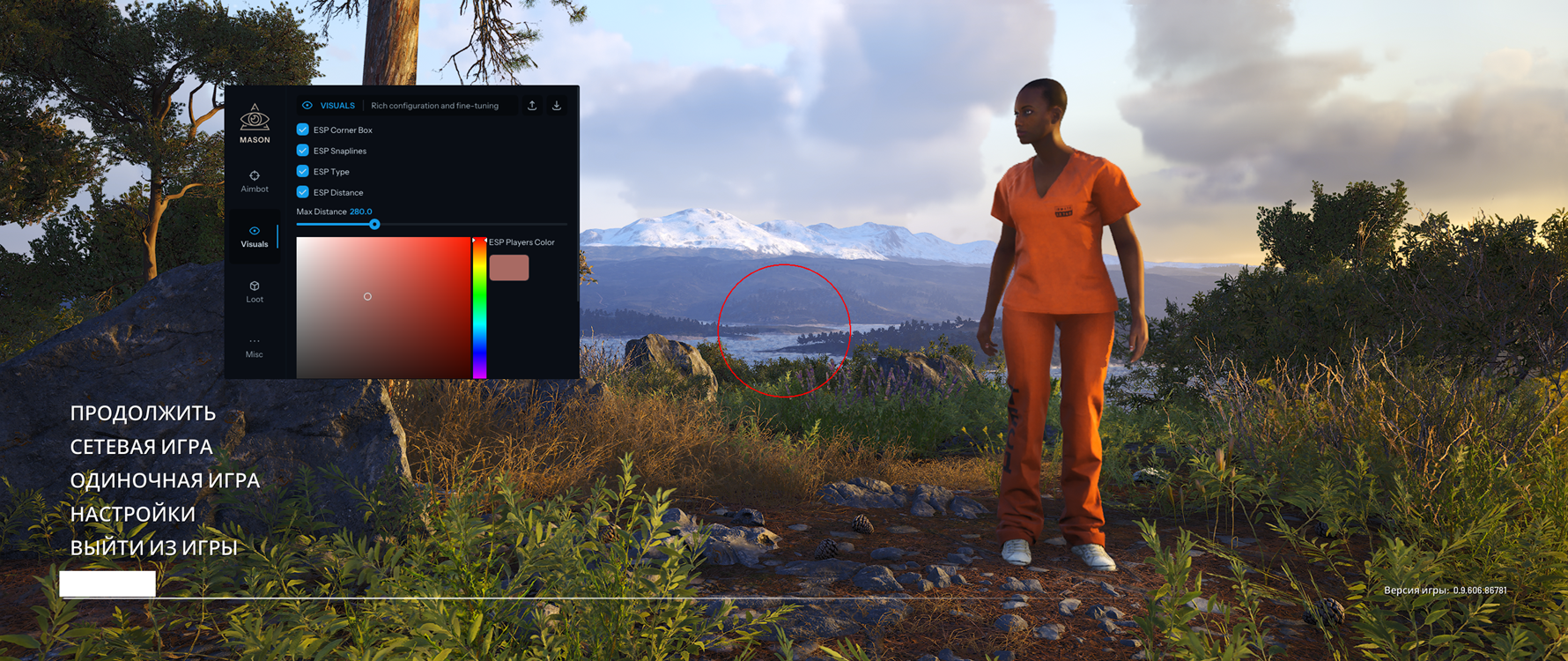Switch to the Misc tab
Viewport: 1568px width, 661px height.
pos(255,347)
